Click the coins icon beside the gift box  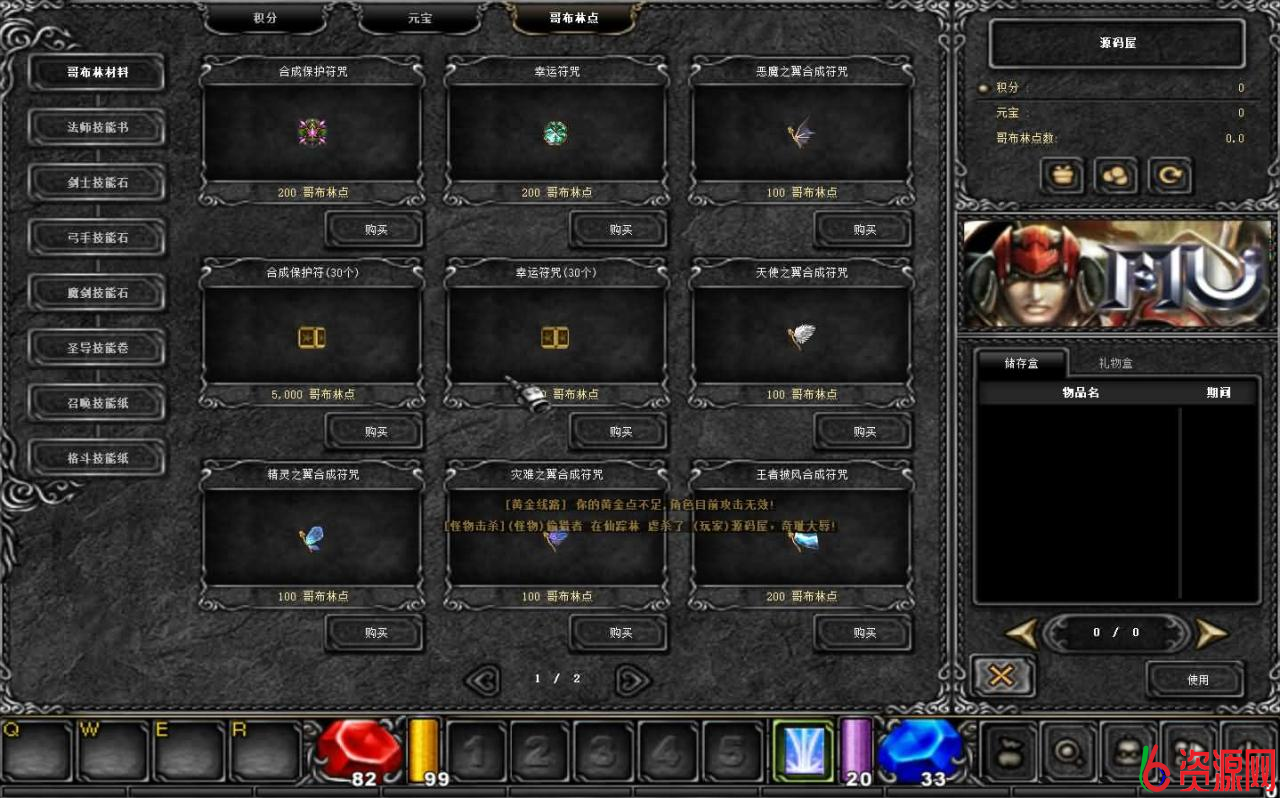(x=1114, y=175)
